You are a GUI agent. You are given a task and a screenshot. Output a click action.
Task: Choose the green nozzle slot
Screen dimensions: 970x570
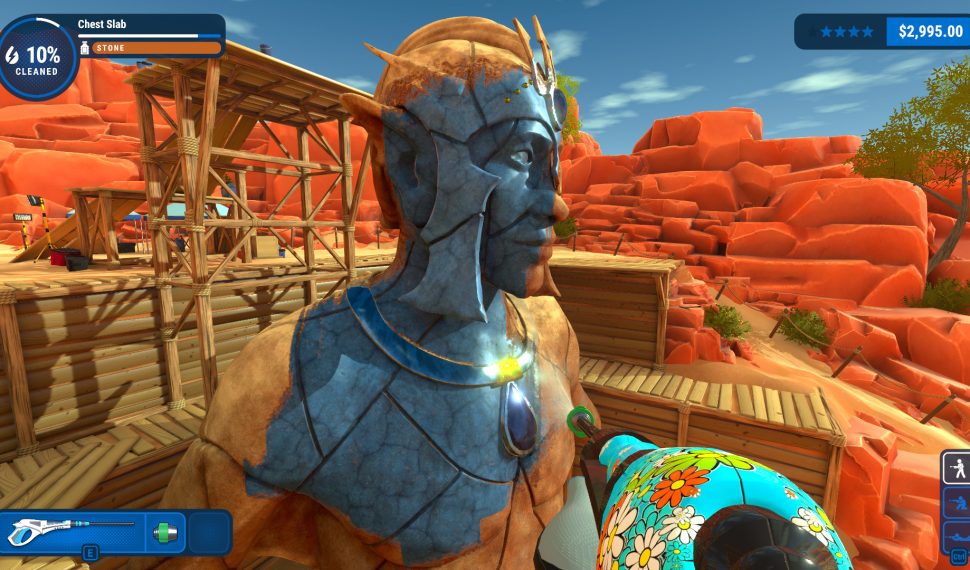165,531
